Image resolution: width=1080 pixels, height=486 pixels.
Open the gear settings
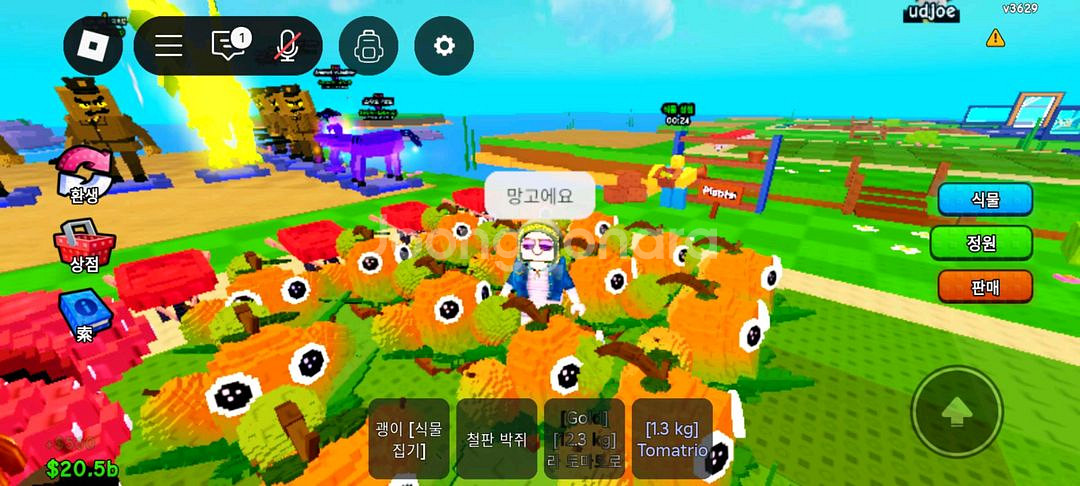click(444, 46)
